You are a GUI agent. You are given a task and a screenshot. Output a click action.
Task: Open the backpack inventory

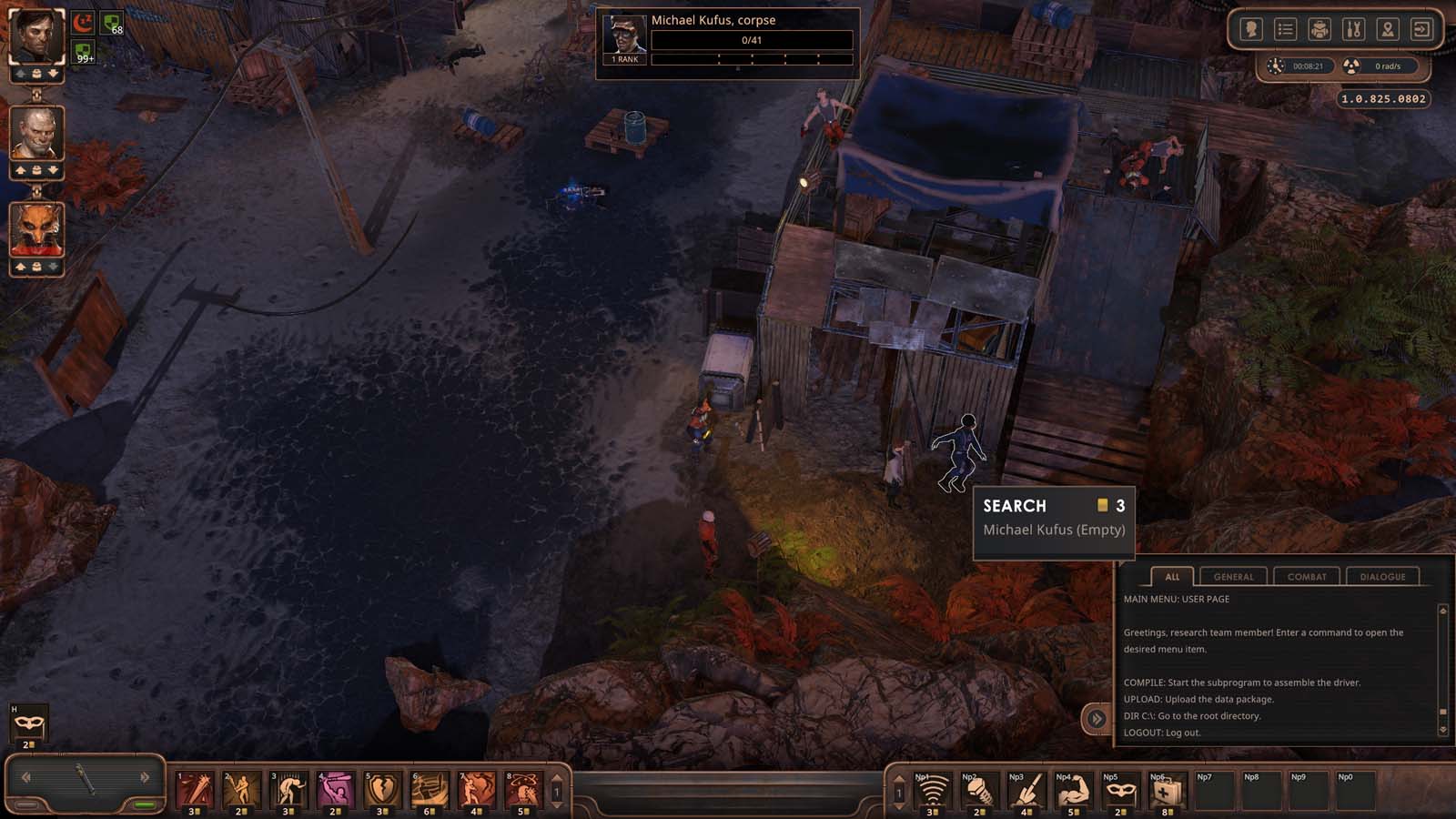coord(1319,30)
